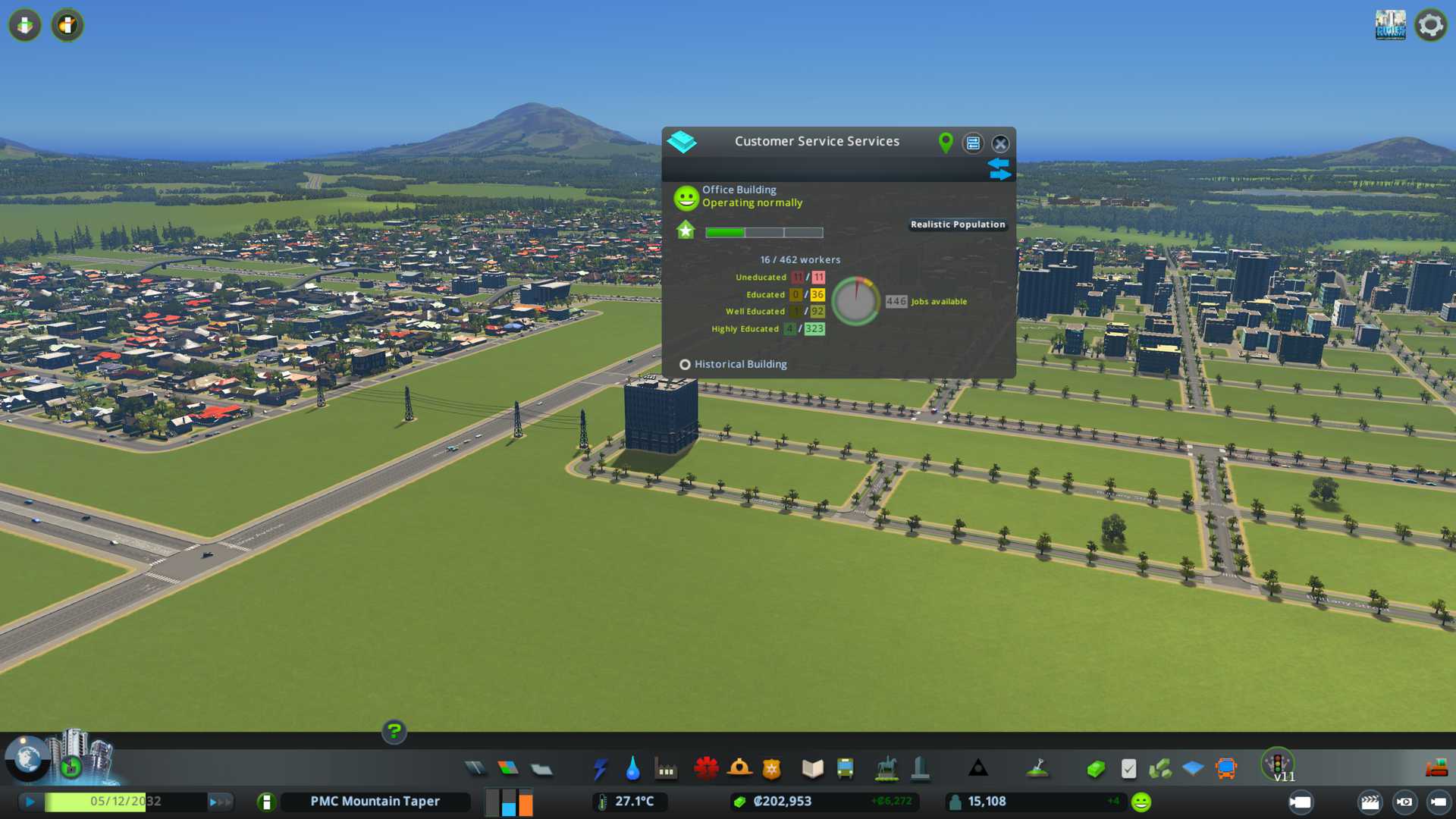Change simulation speed with triple arrows
Viewport: 1456px width, 819px height.
click(x=220, y=802)
